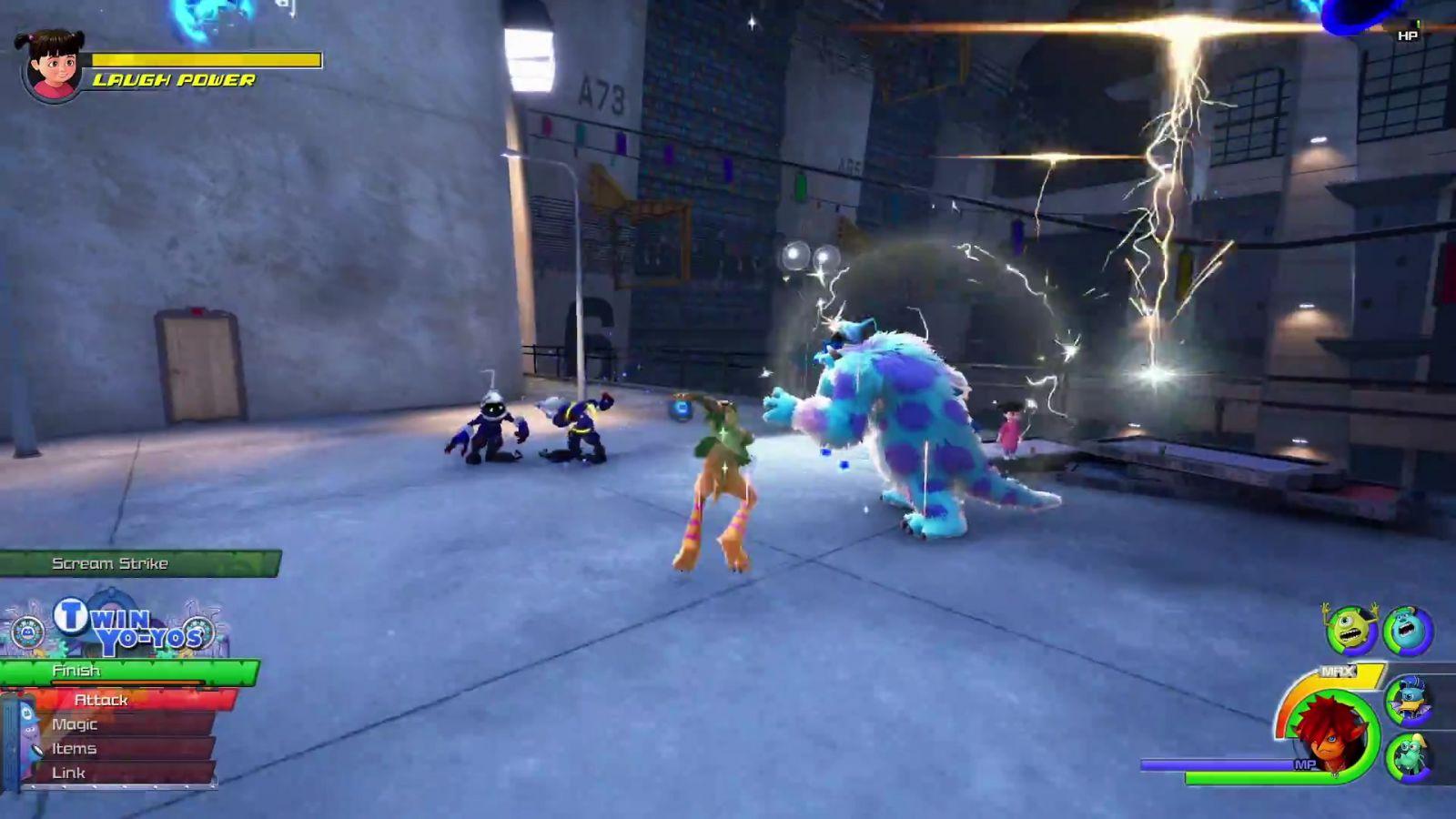The height and width of the screenshot is (819, 1456).
Task: Click Mike Wazowski's party portrait
Action: (1350, 630)
